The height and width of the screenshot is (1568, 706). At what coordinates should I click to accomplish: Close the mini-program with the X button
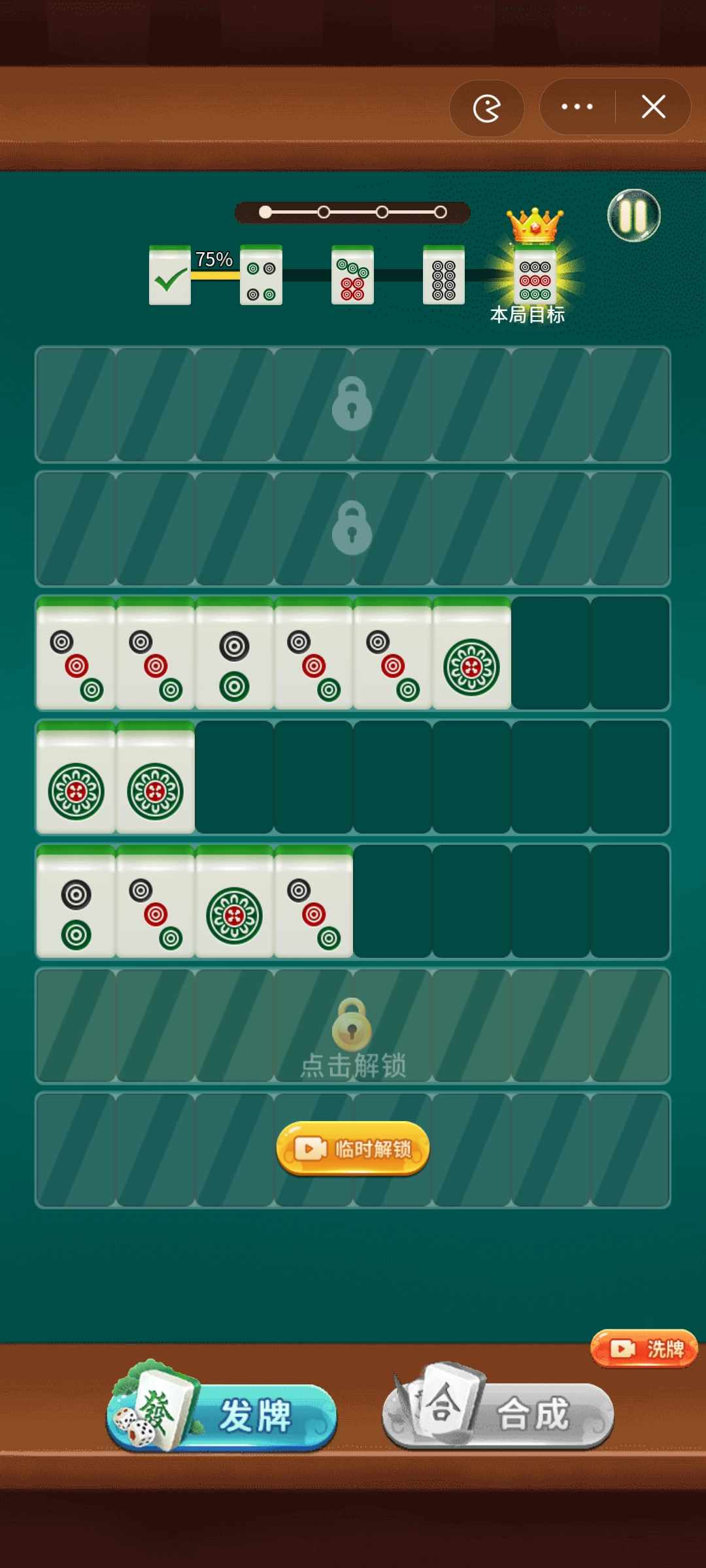point(653,106)
